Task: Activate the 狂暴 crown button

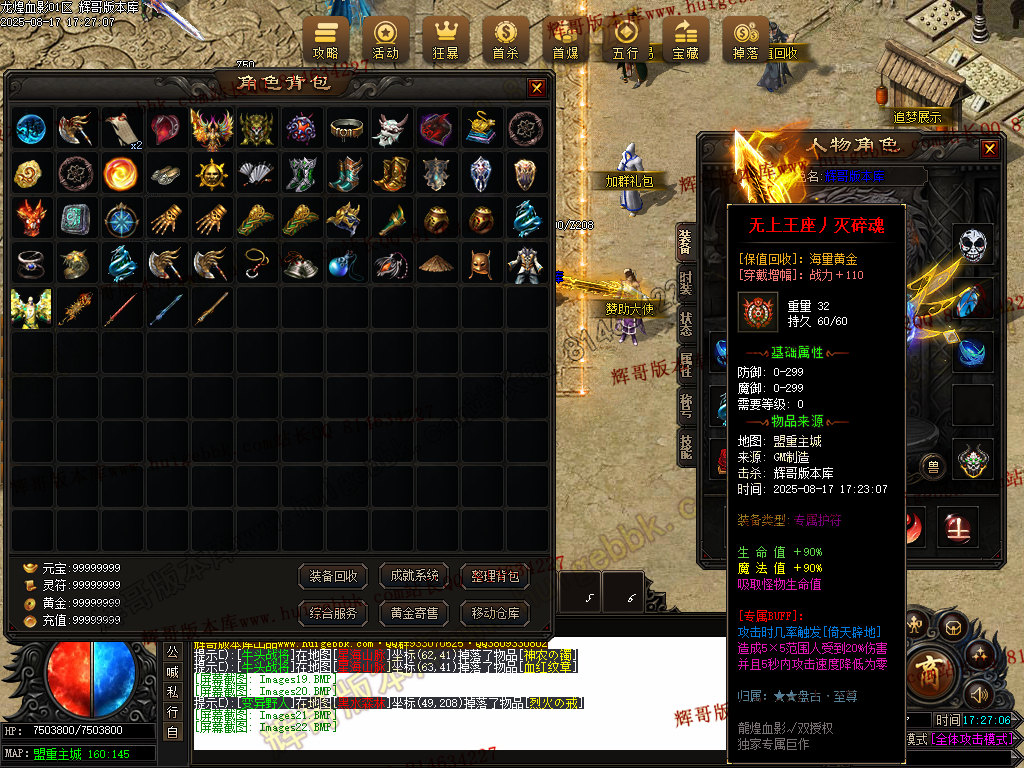Action: (x=445, y=38)
